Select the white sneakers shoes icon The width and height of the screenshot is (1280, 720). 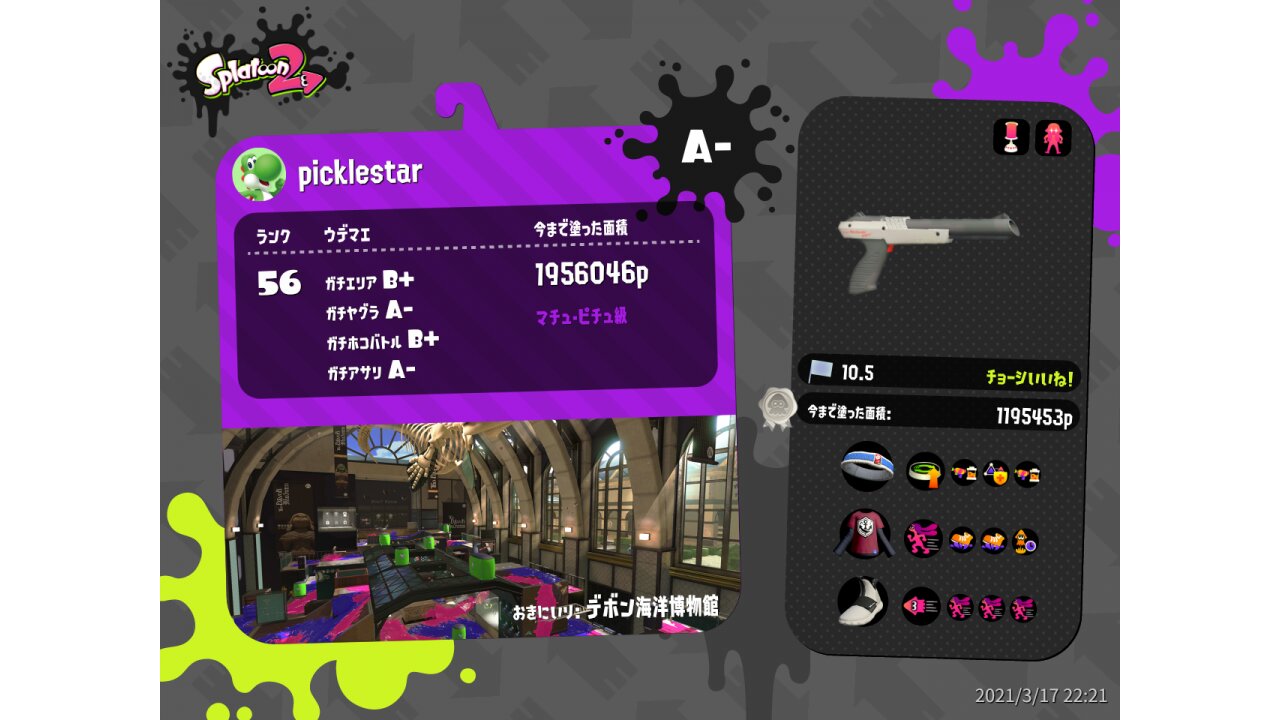pos(862,602)
